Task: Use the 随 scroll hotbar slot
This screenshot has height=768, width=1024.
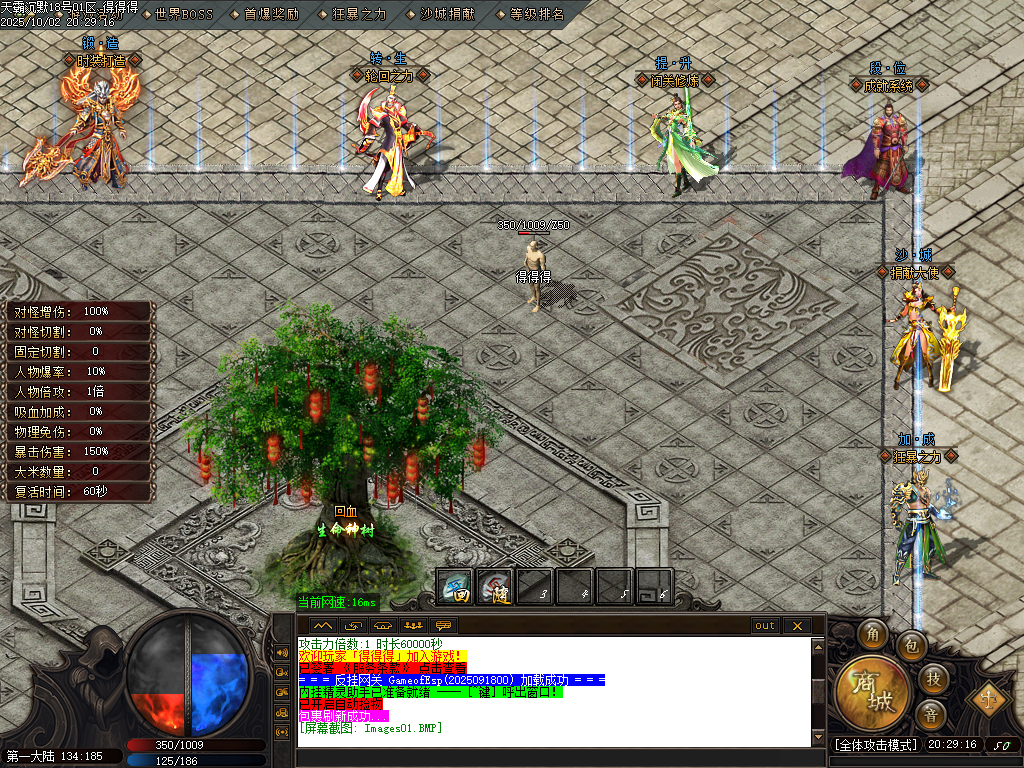Action: click(495, 587)
